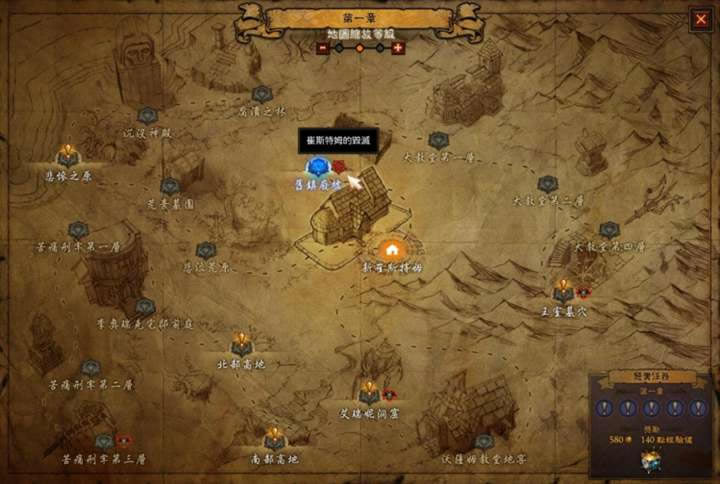The width and height of the screenshot is (720, 484).
Task: Select the 悲慘之原 waypoint
Action: 67,156
